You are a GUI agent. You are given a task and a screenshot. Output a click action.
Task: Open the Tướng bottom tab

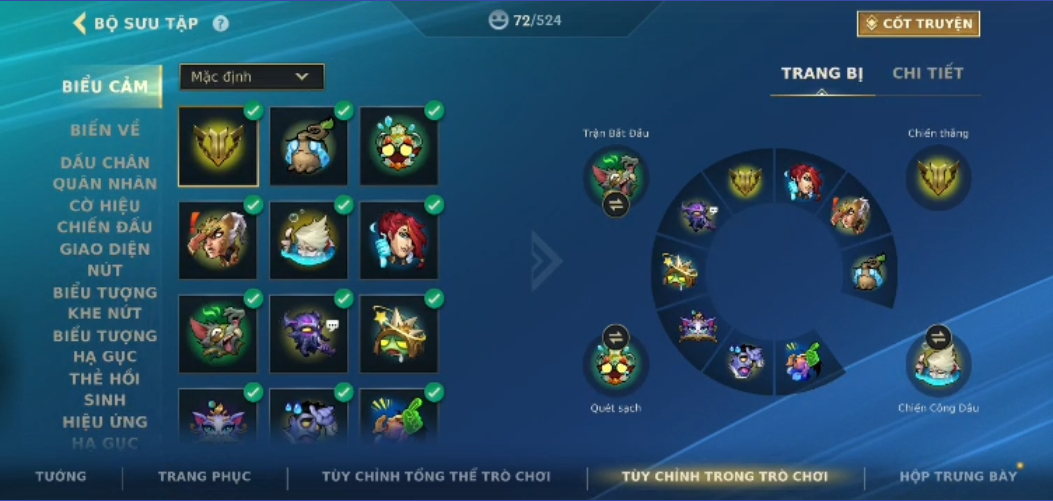(x=61, y=476)
